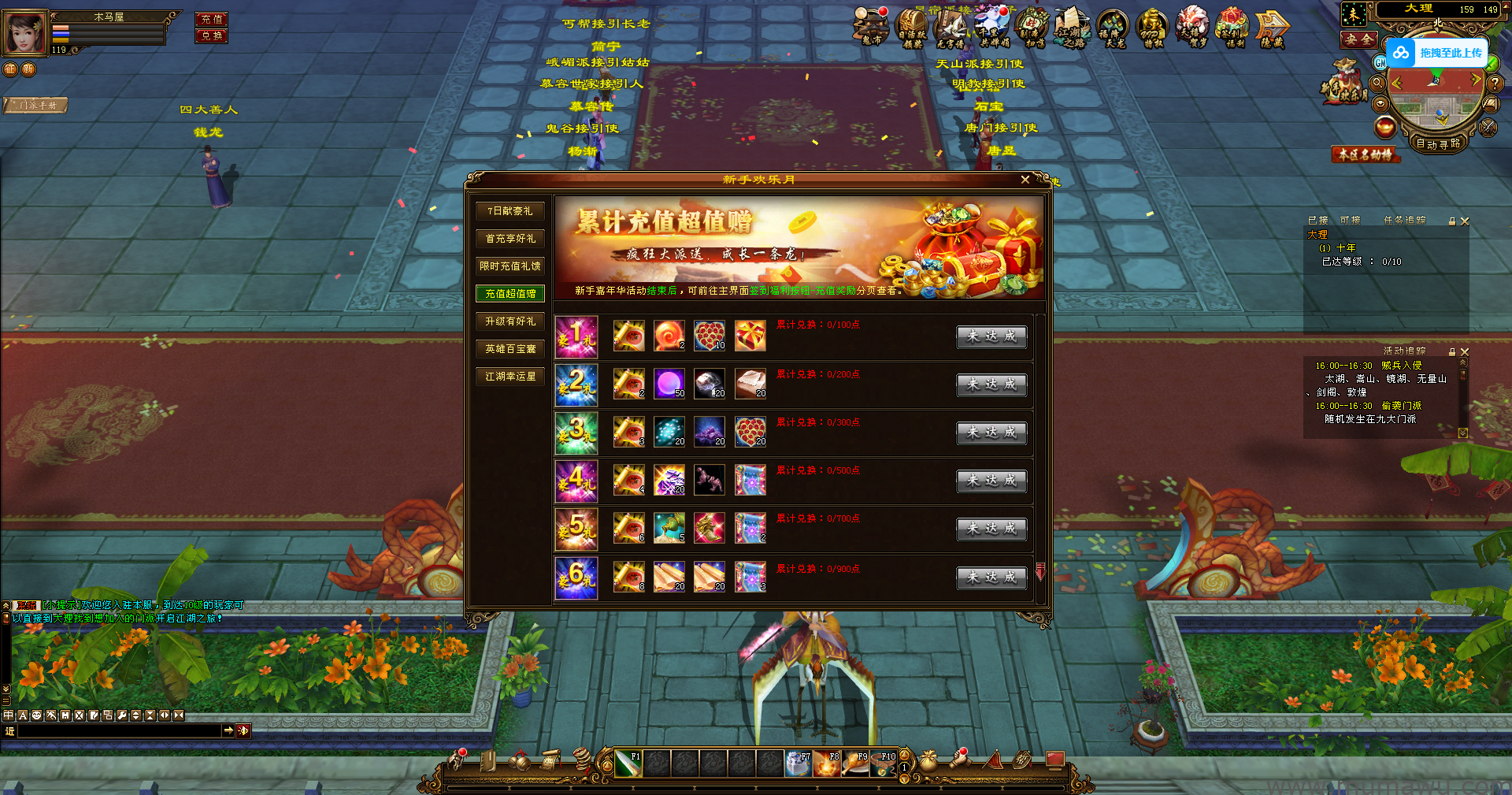Click the red 兑换 exchange button
This screenshot has height=795, width=1512.
(211, 35)
